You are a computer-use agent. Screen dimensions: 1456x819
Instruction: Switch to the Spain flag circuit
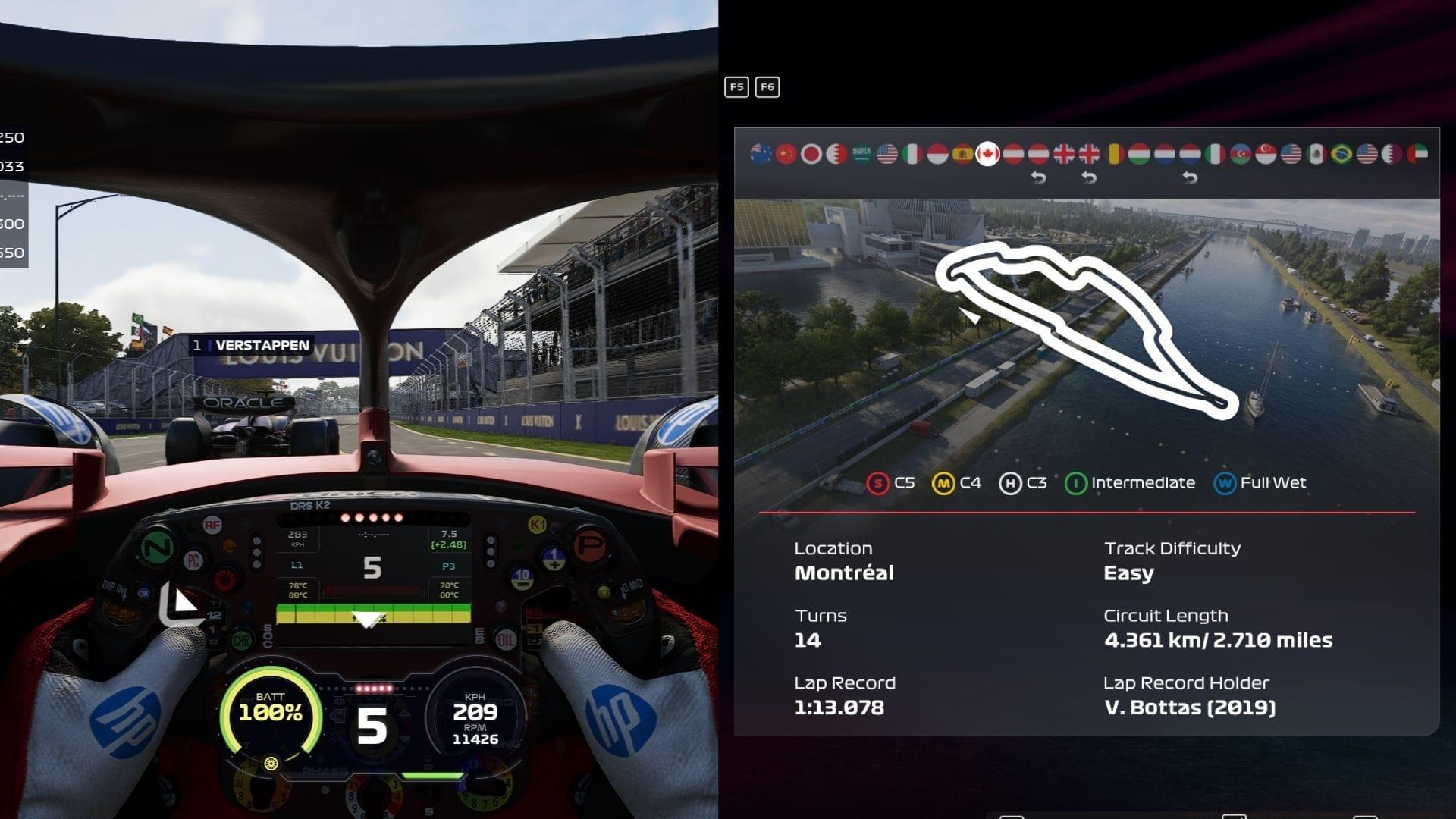pyautogui.click(x=962, y=154)
